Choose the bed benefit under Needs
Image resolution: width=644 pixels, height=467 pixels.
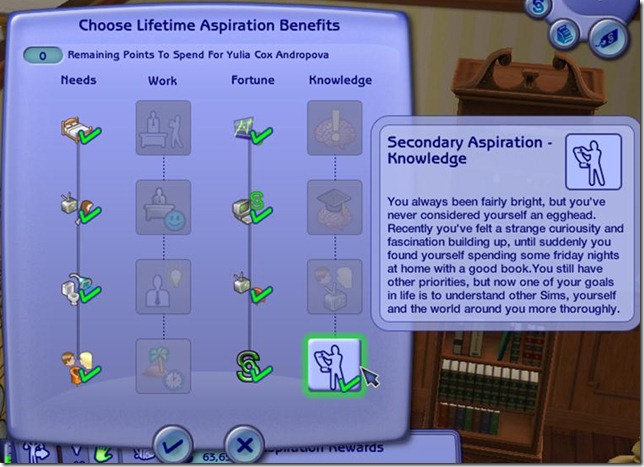click(x=77, y=130)
